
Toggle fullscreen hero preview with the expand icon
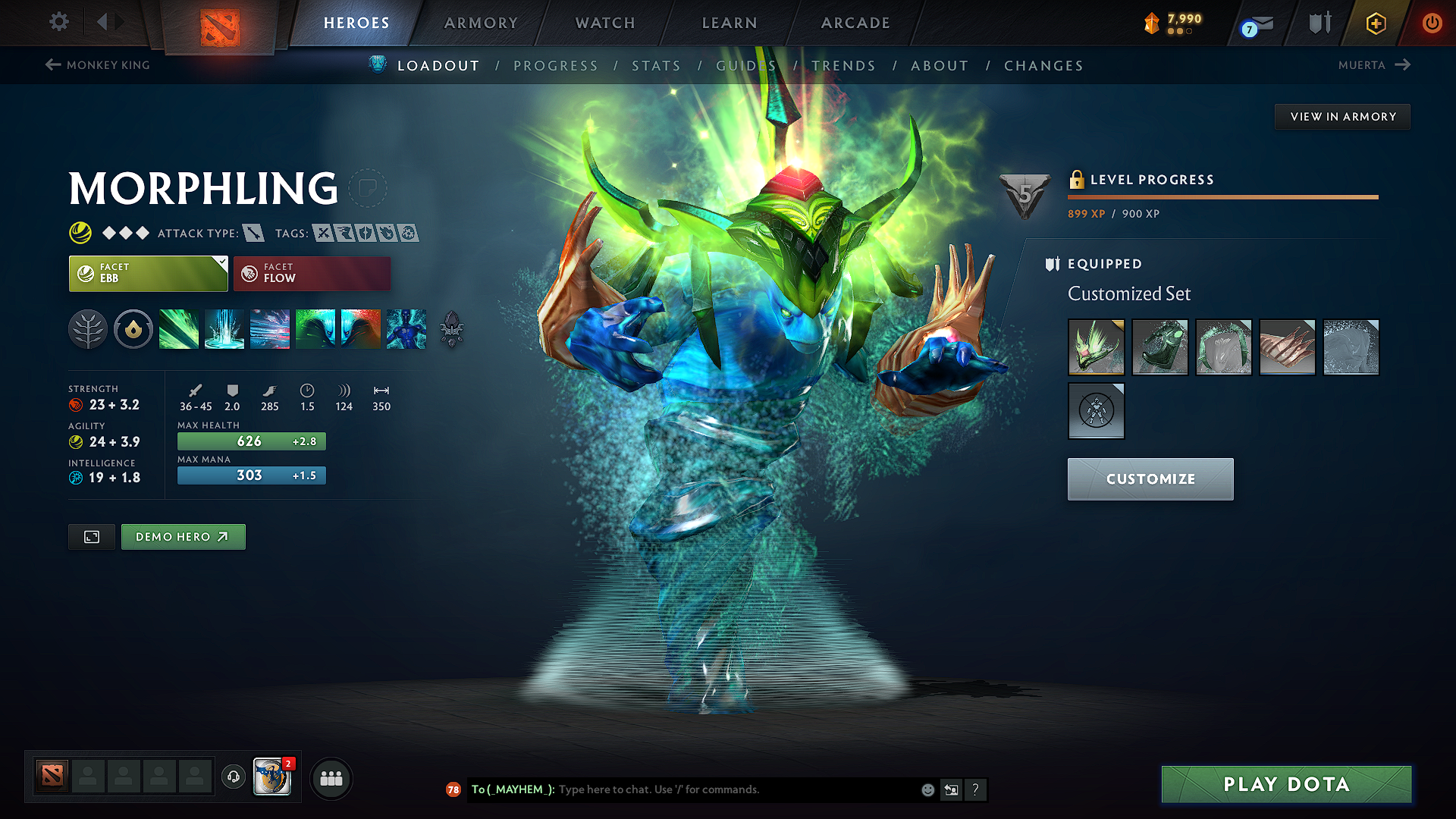pos(91,536)
